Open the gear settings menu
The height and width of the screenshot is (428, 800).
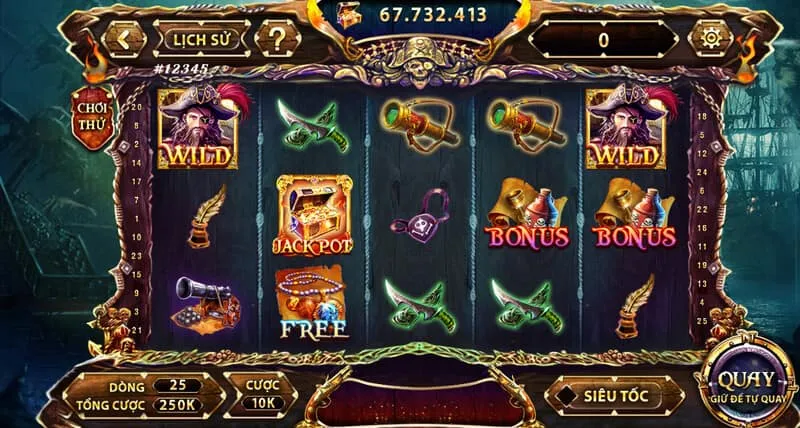click(711, 39)
